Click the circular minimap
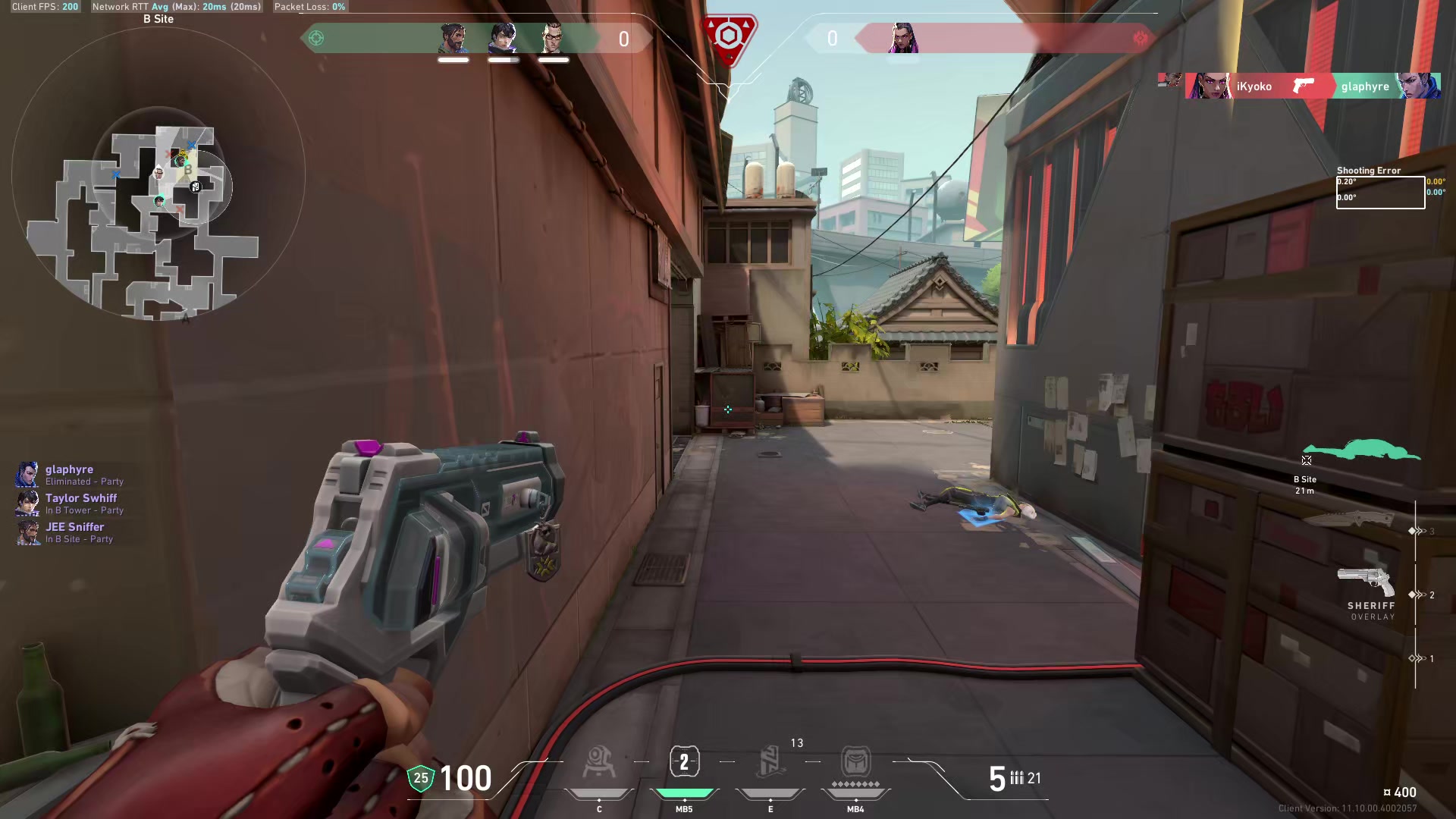 [x=158, y=176]
